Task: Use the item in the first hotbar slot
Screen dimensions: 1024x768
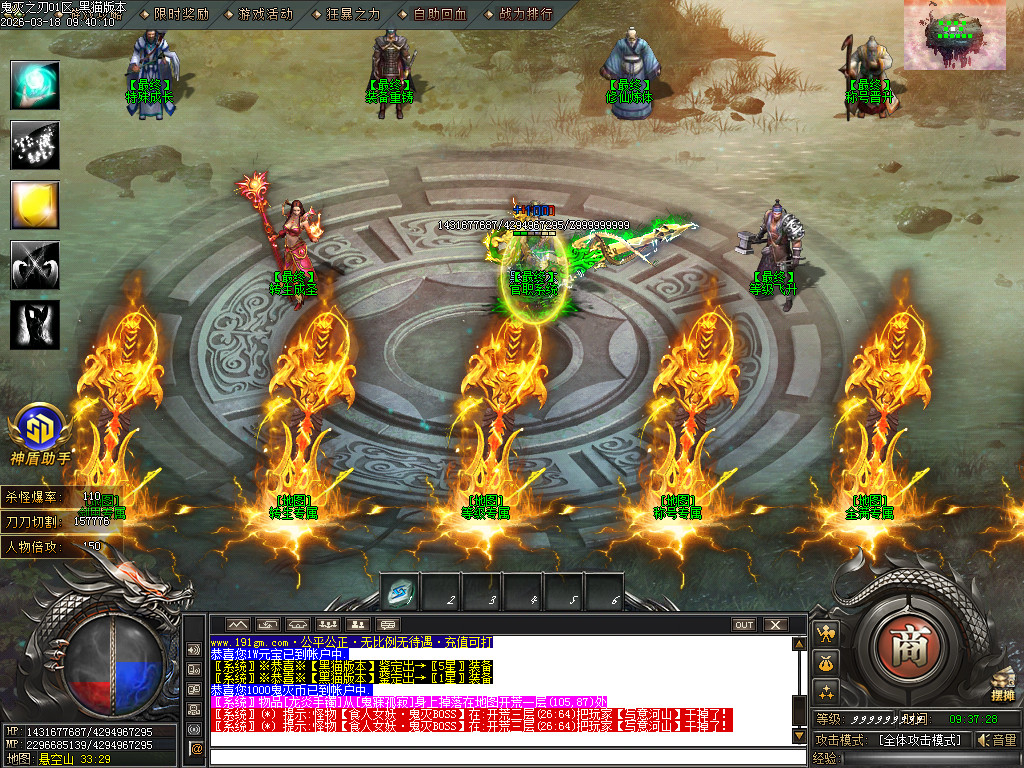Action: pyautogui.click(x=401, y=593)
